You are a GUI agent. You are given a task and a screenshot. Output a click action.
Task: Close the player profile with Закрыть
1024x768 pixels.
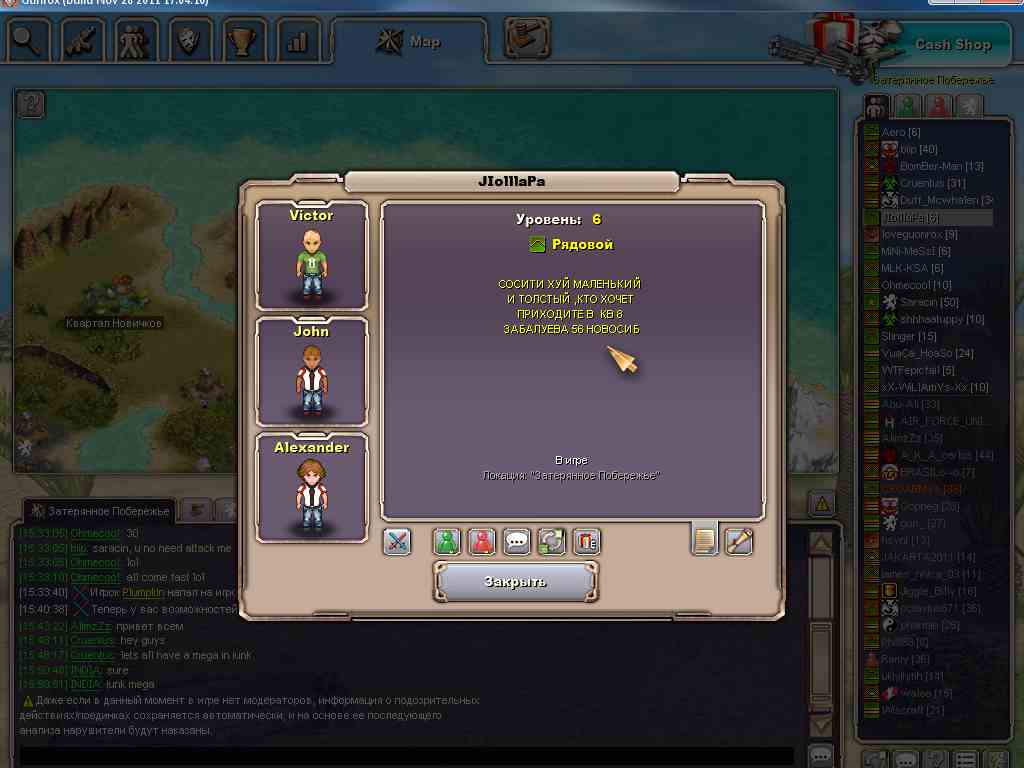(516, 581)
